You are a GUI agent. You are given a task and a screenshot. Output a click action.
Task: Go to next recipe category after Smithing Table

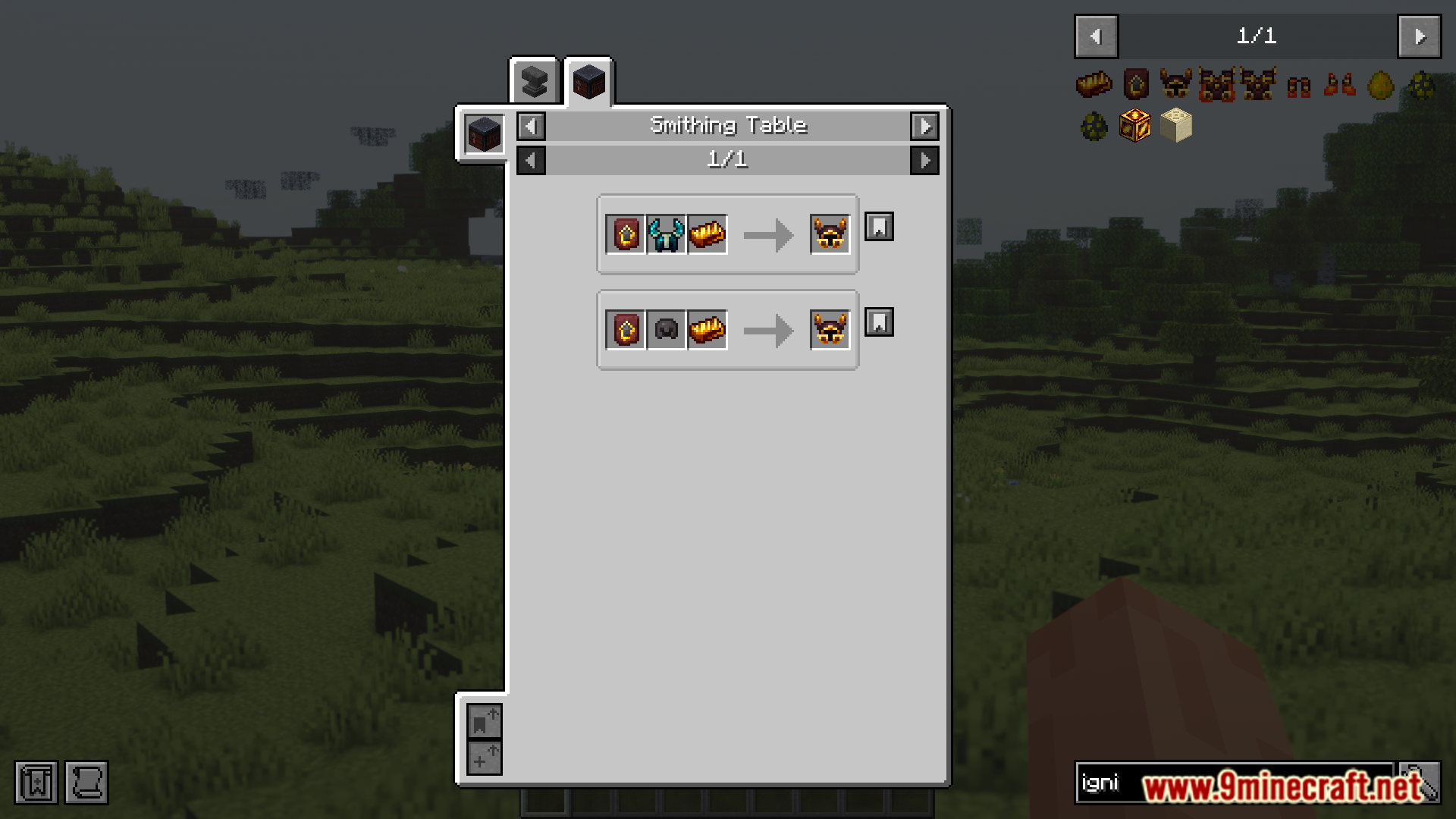(924, 127)
